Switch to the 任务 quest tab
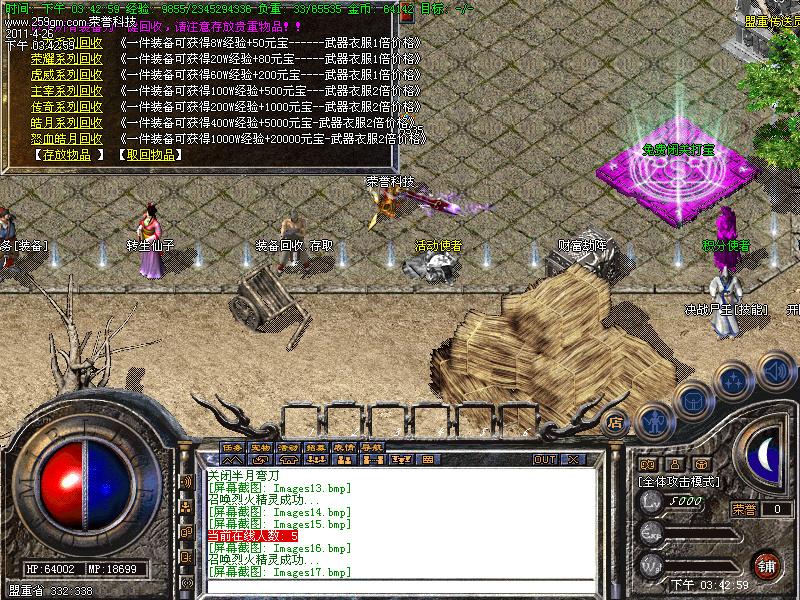This screenshot has width=800, height=600. [x=232, y=447]
